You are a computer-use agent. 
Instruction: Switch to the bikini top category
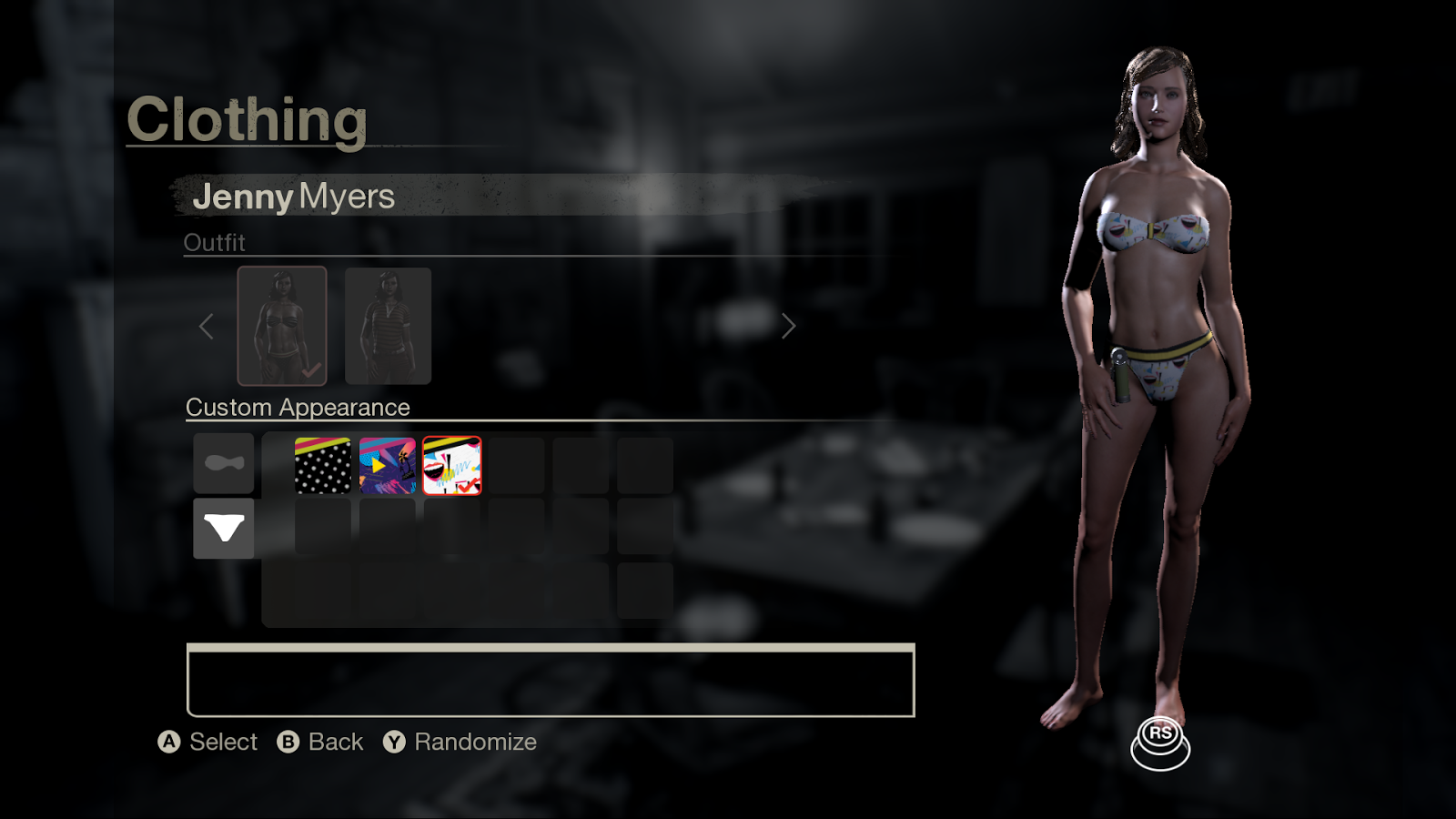pos(224,463)
